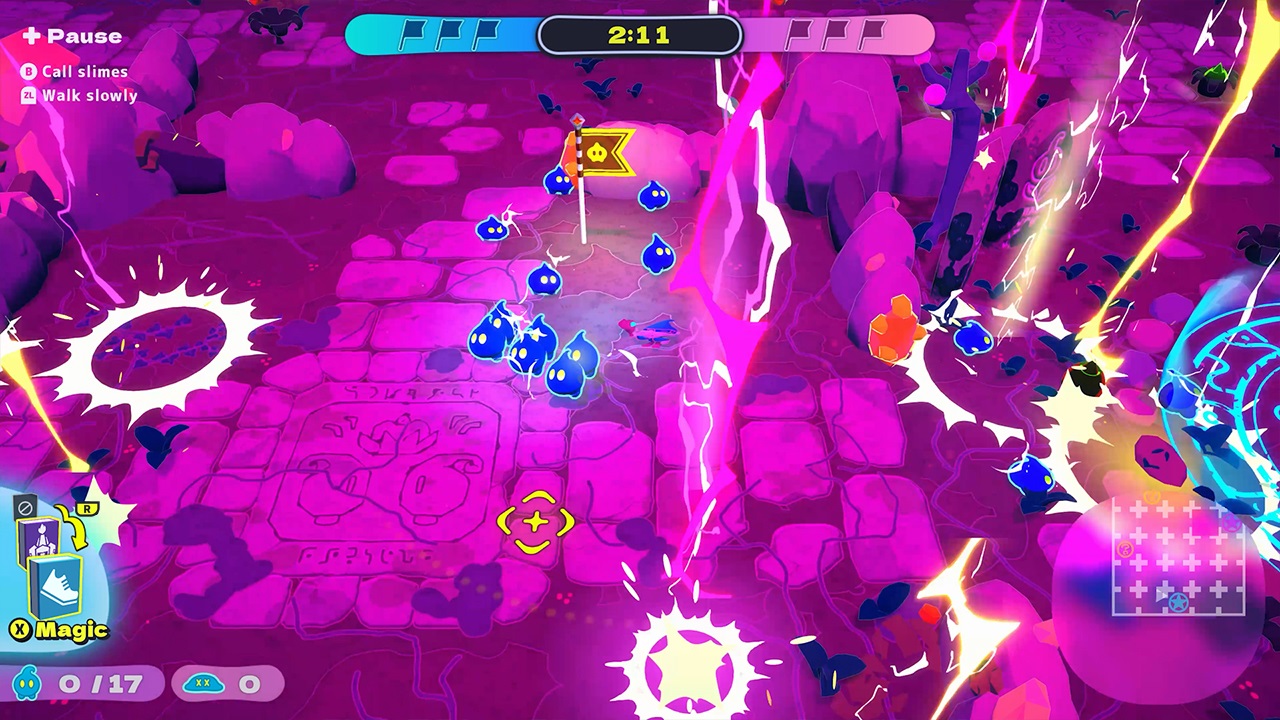Click the minimap in the bottom-right corner
1280x720 pixels.
click(x=1180, y=560)
